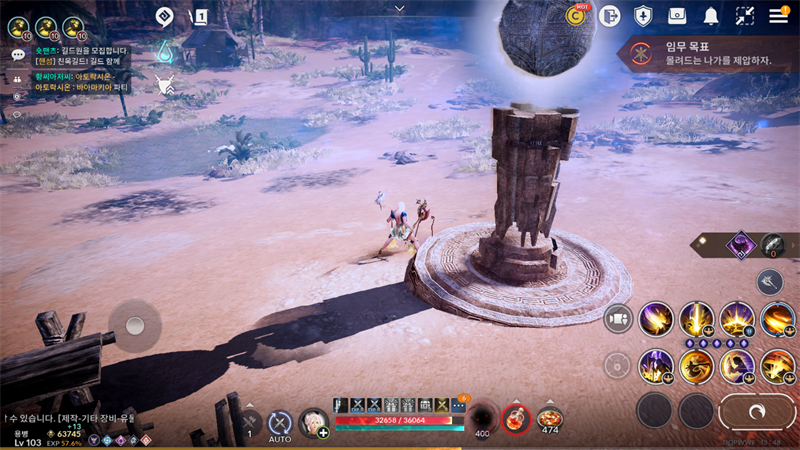Image resolution: width=800 pixels, height=450 pixels.
Task: Select the character portrait with plus sign
Action: coord(314,423)
